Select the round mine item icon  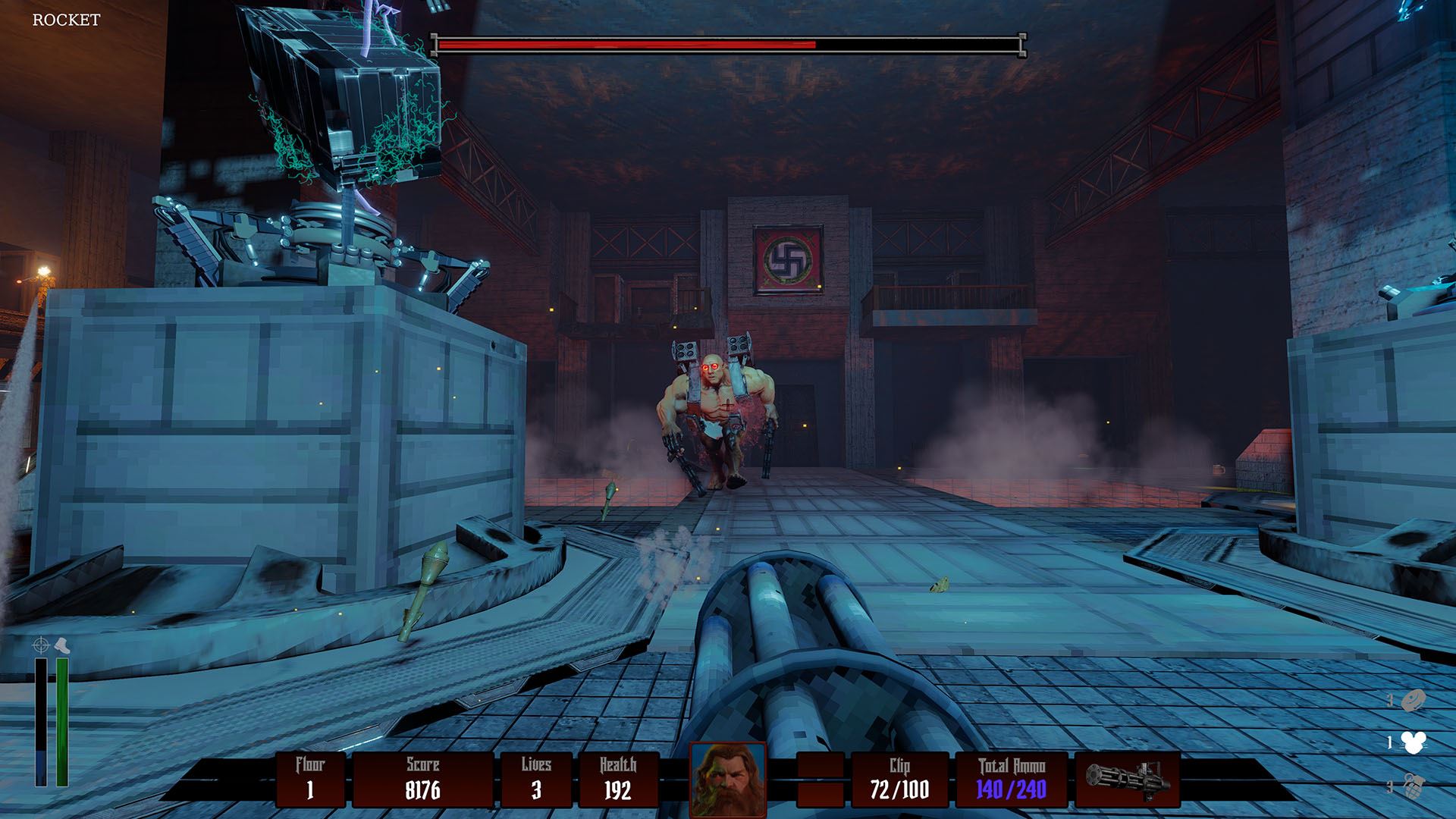coord(1414,701)
